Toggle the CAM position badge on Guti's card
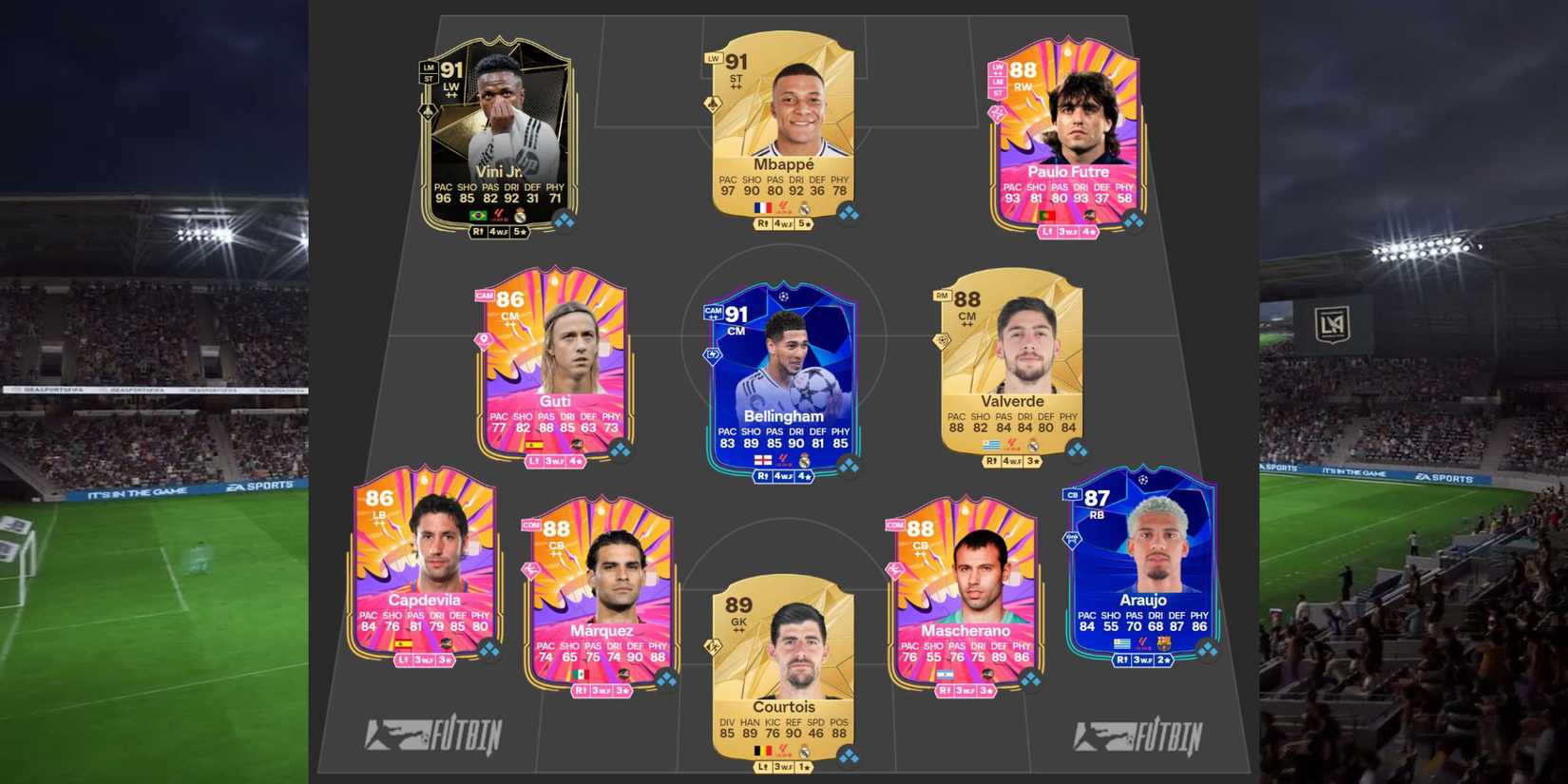Screen dimensions: 1568x784 [x=484, y=296]
